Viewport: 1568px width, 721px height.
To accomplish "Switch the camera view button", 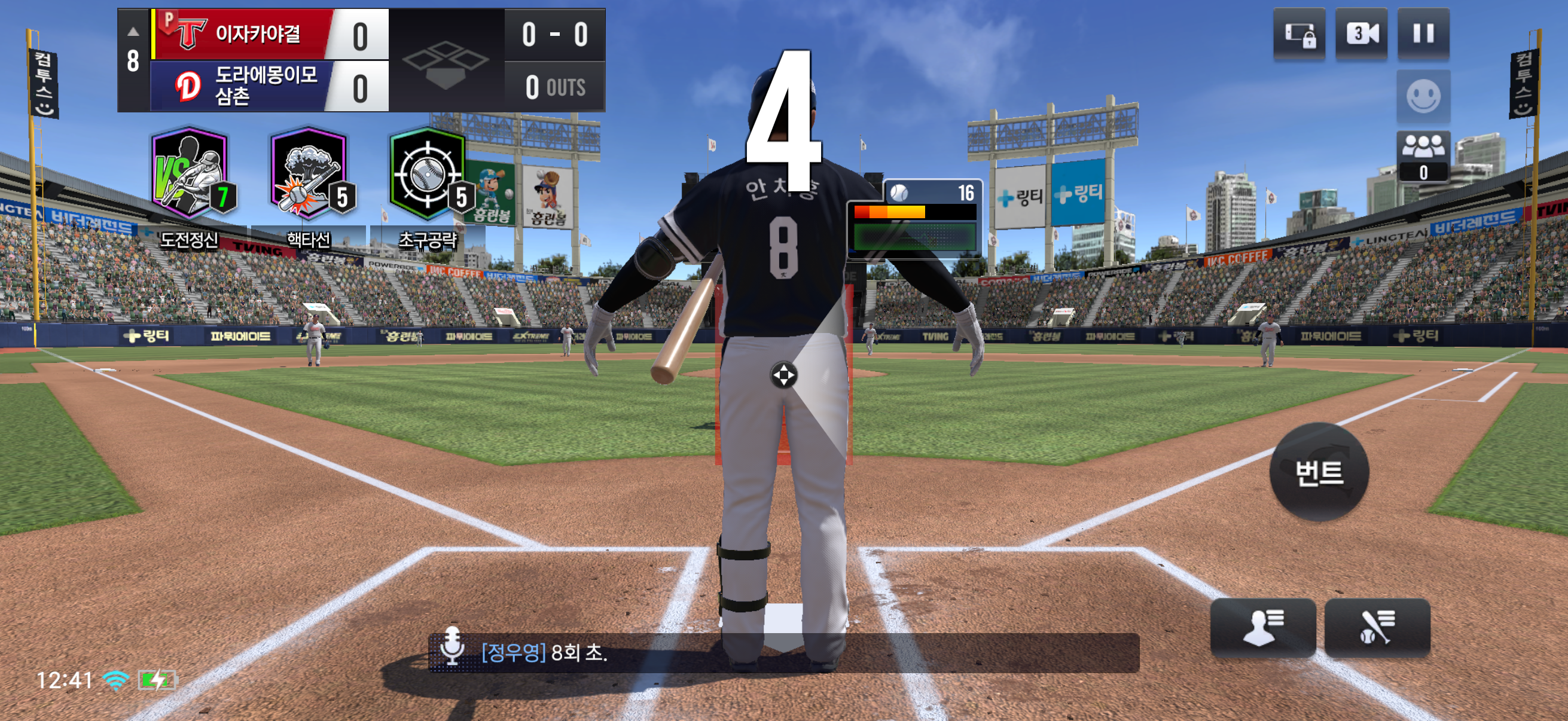I will click(x=1361, y=33).
